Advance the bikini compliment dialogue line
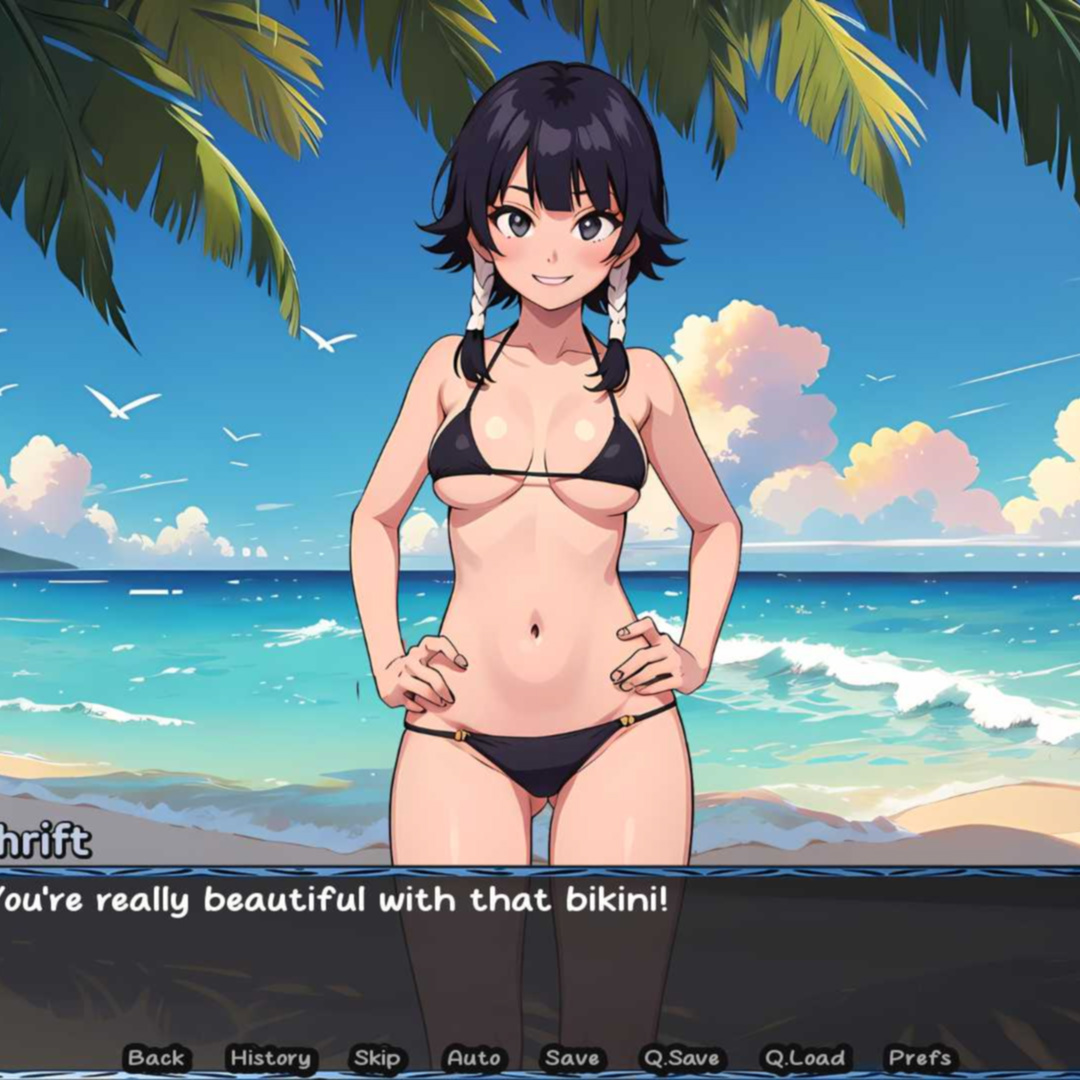 (540, 960)
